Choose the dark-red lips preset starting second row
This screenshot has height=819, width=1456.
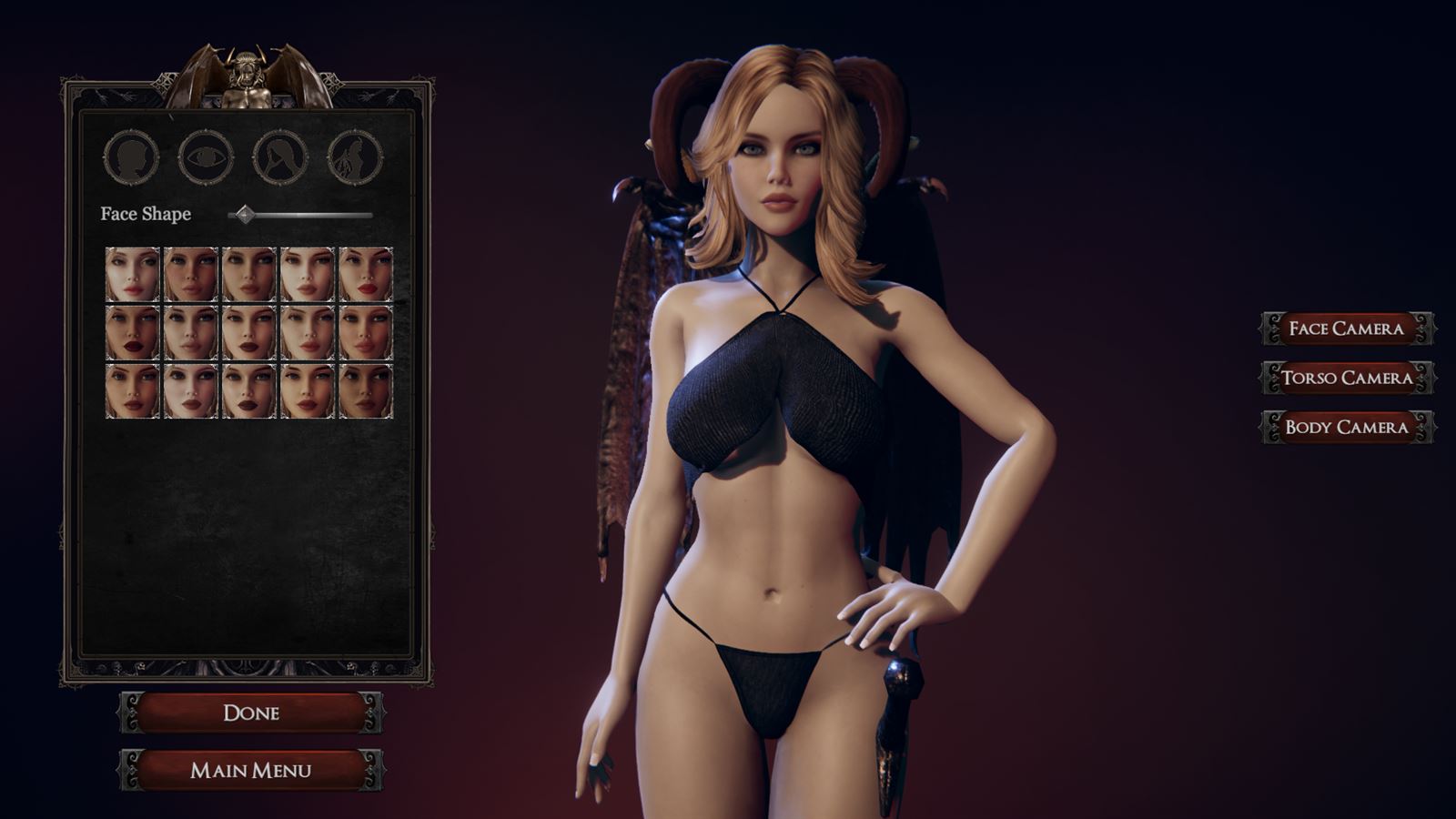coord(131,333)
